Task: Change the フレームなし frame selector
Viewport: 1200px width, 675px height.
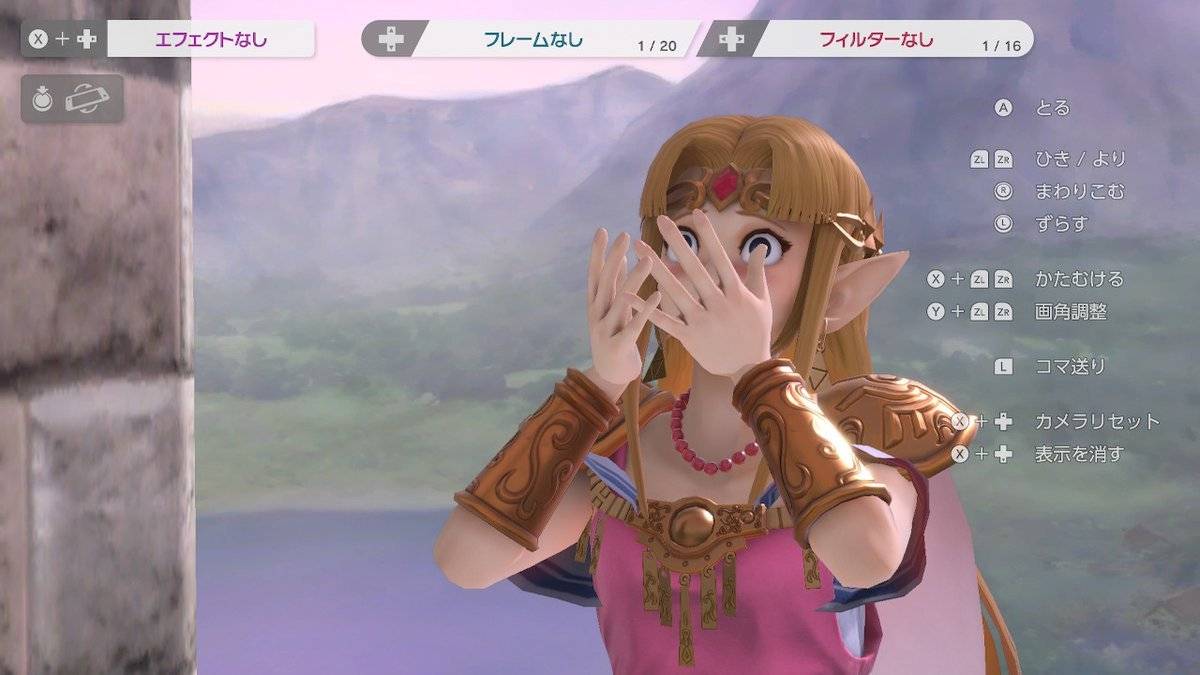Action: pyautogui.click(x=533, y=40)
